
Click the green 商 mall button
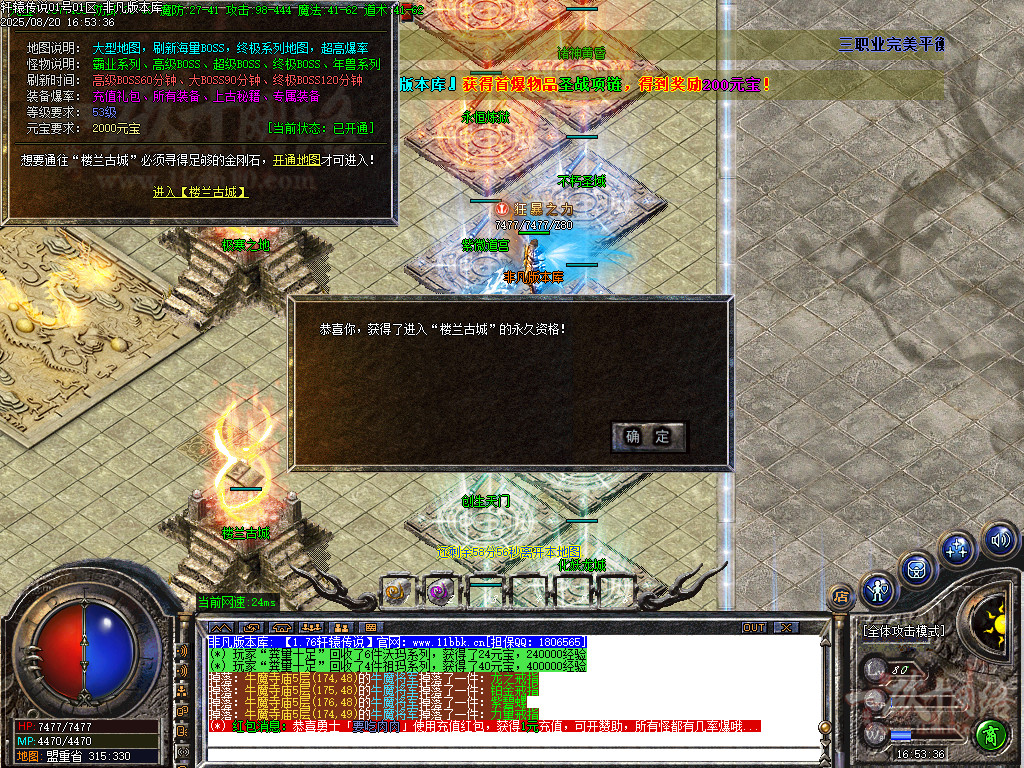991,735
